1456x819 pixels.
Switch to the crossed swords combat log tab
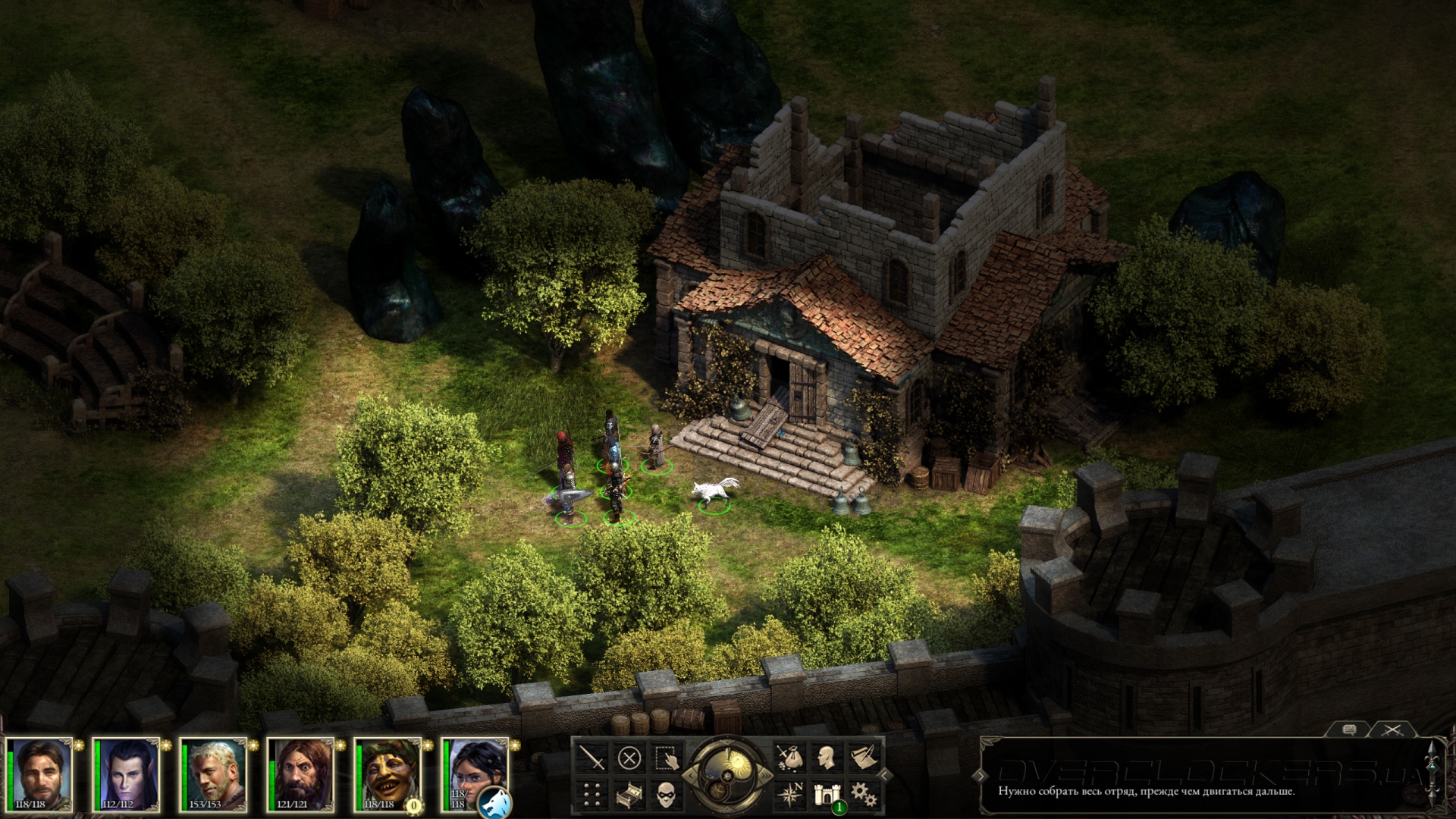(1392, 730)
